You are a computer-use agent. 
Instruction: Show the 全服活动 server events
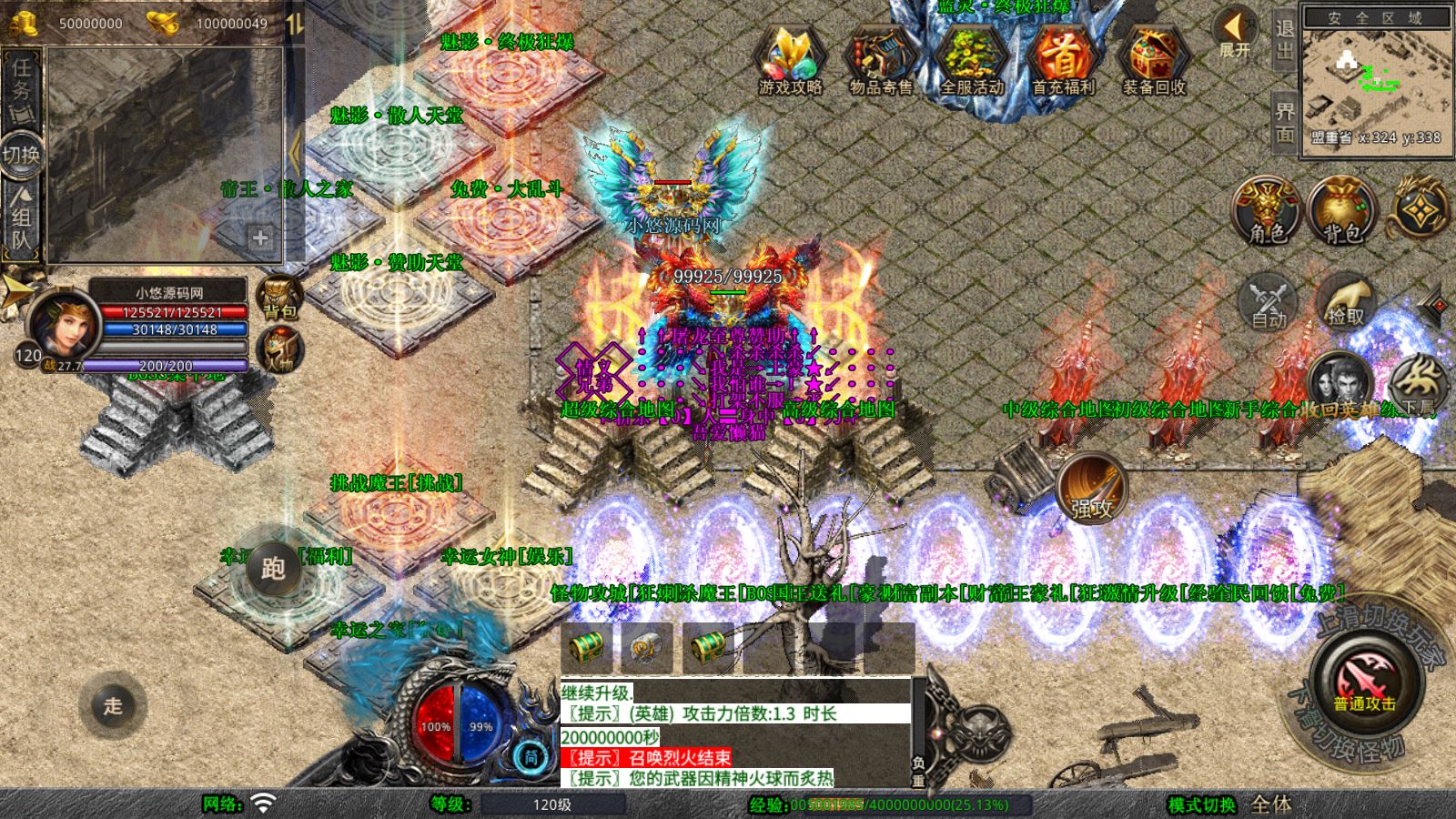click(x=972, y=62)
